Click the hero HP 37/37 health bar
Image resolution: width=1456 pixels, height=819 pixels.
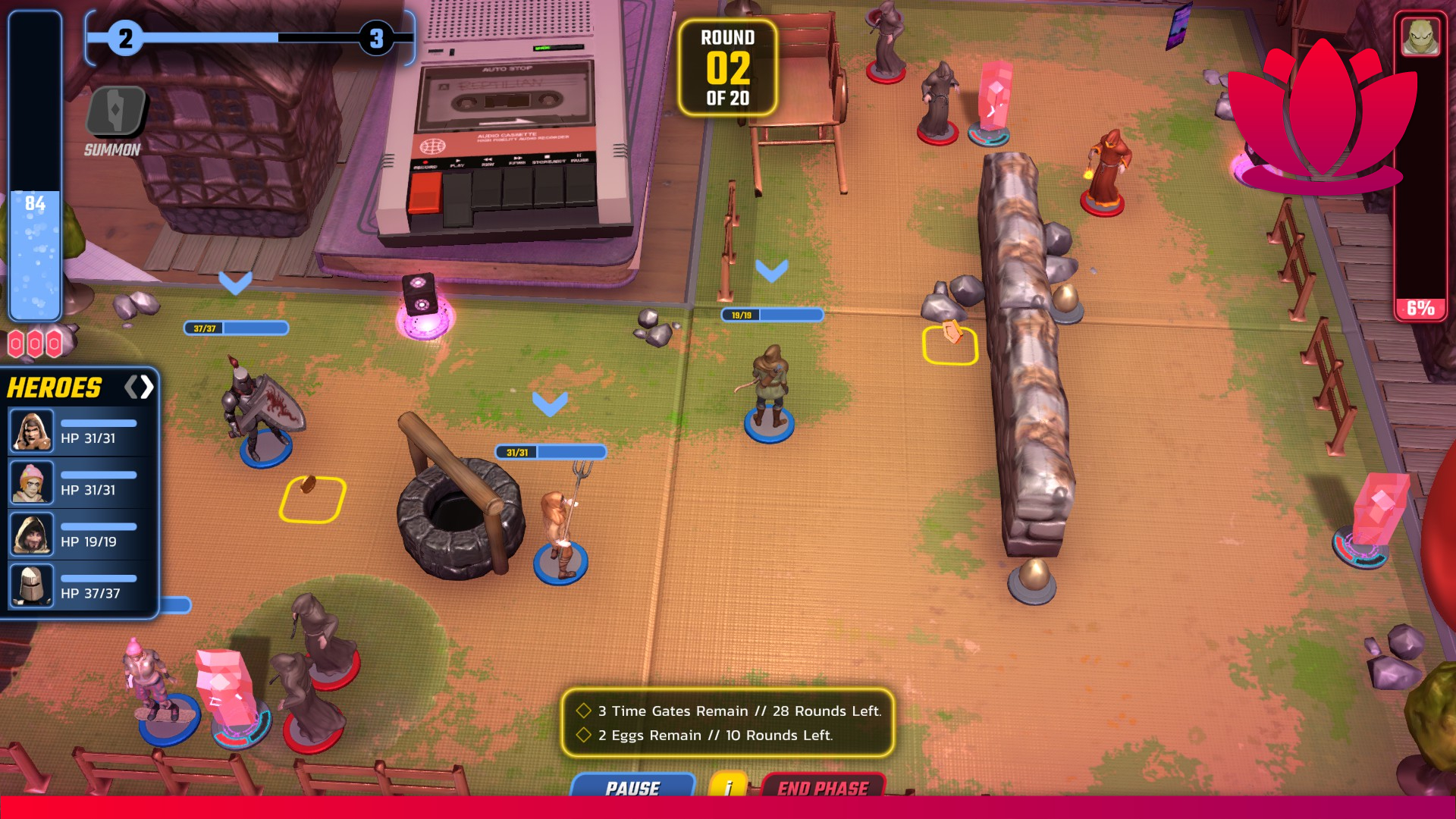(x=99, y=578)
